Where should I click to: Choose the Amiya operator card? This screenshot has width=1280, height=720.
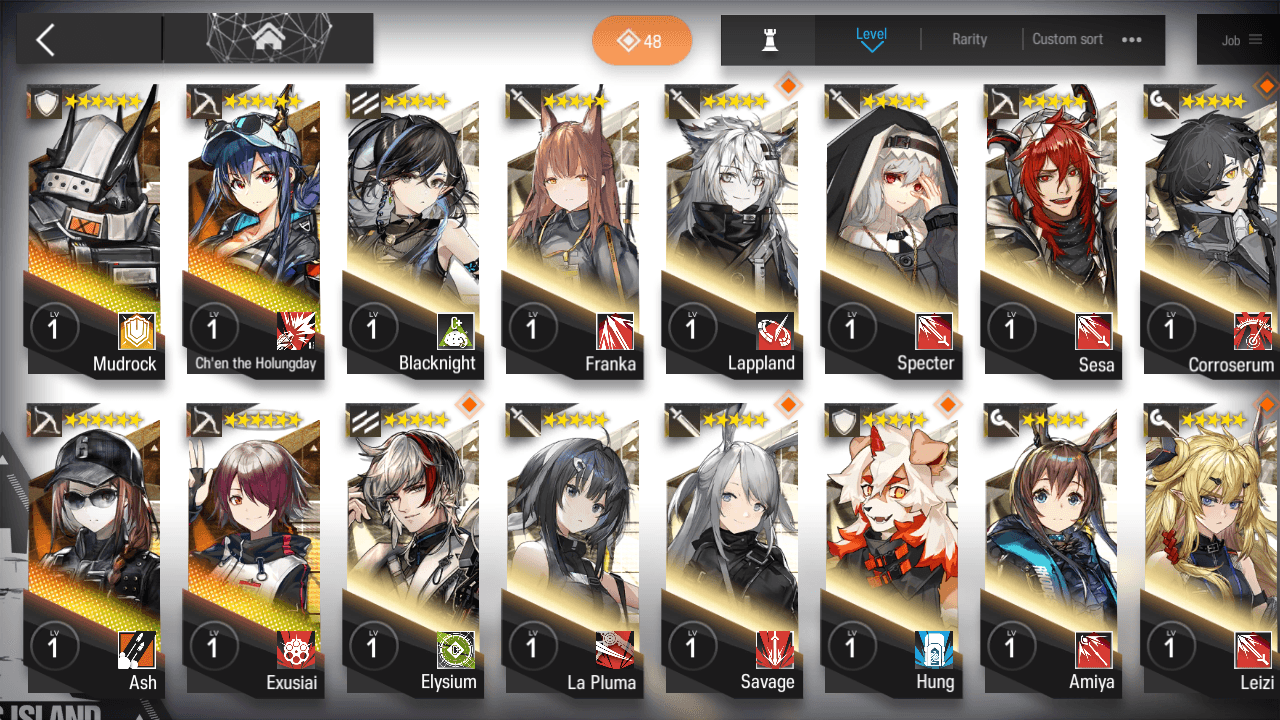point(1050,548)
